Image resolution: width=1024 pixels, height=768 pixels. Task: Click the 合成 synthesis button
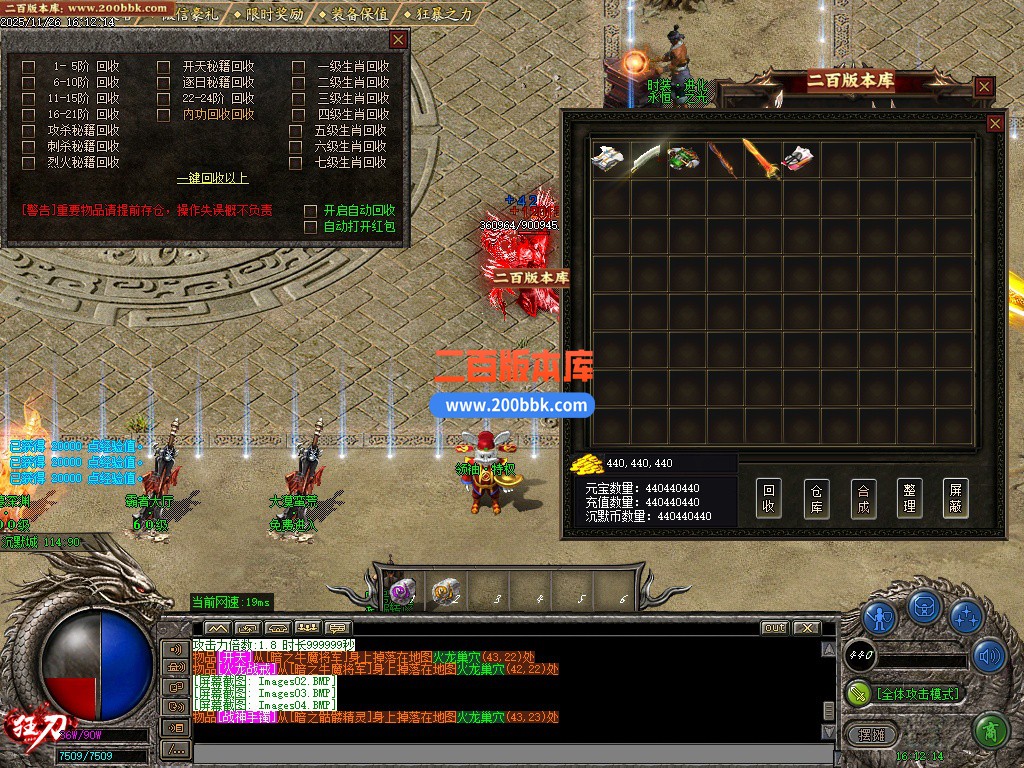coord(863,498)
